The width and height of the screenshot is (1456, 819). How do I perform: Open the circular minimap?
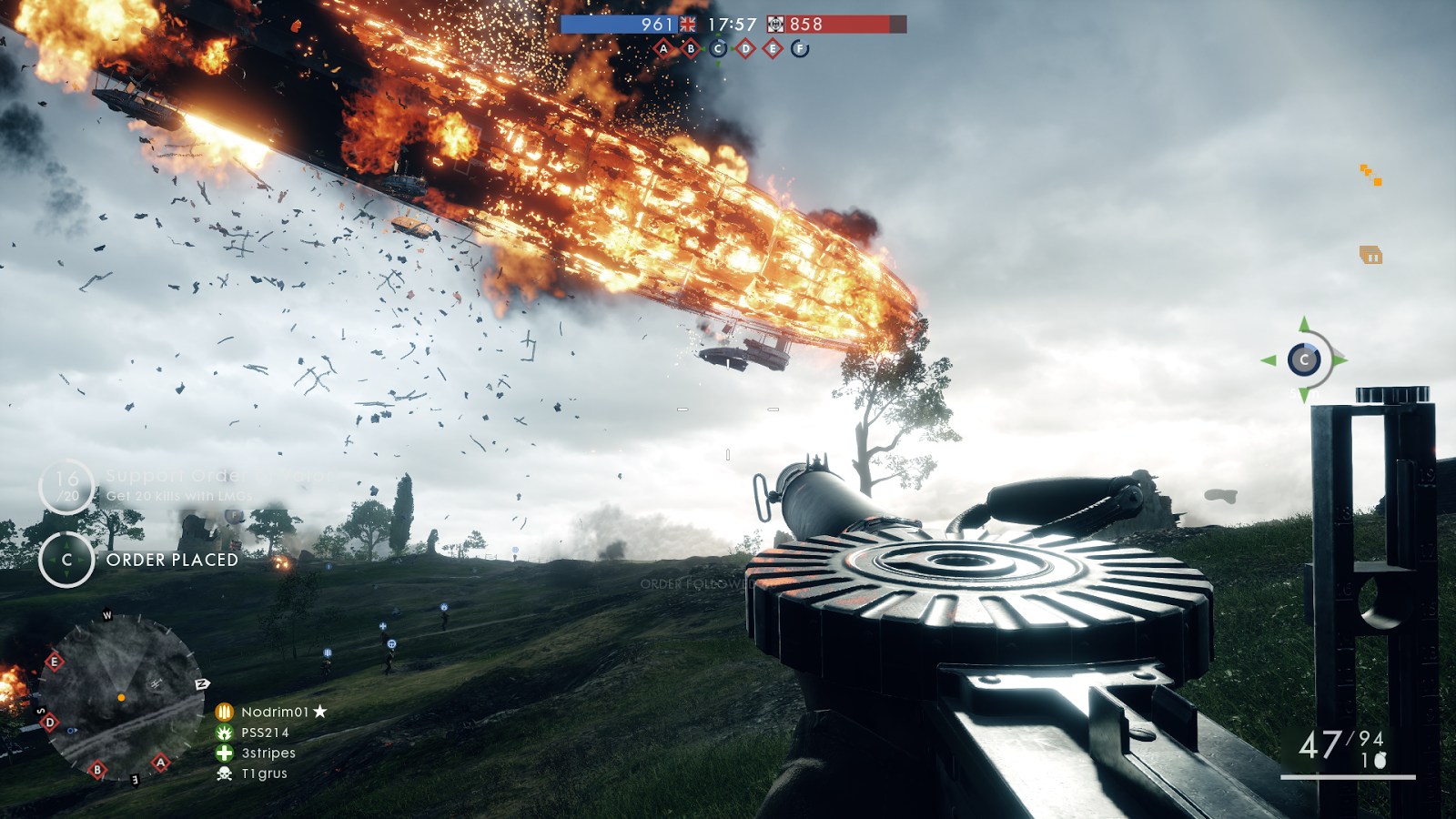121,697
